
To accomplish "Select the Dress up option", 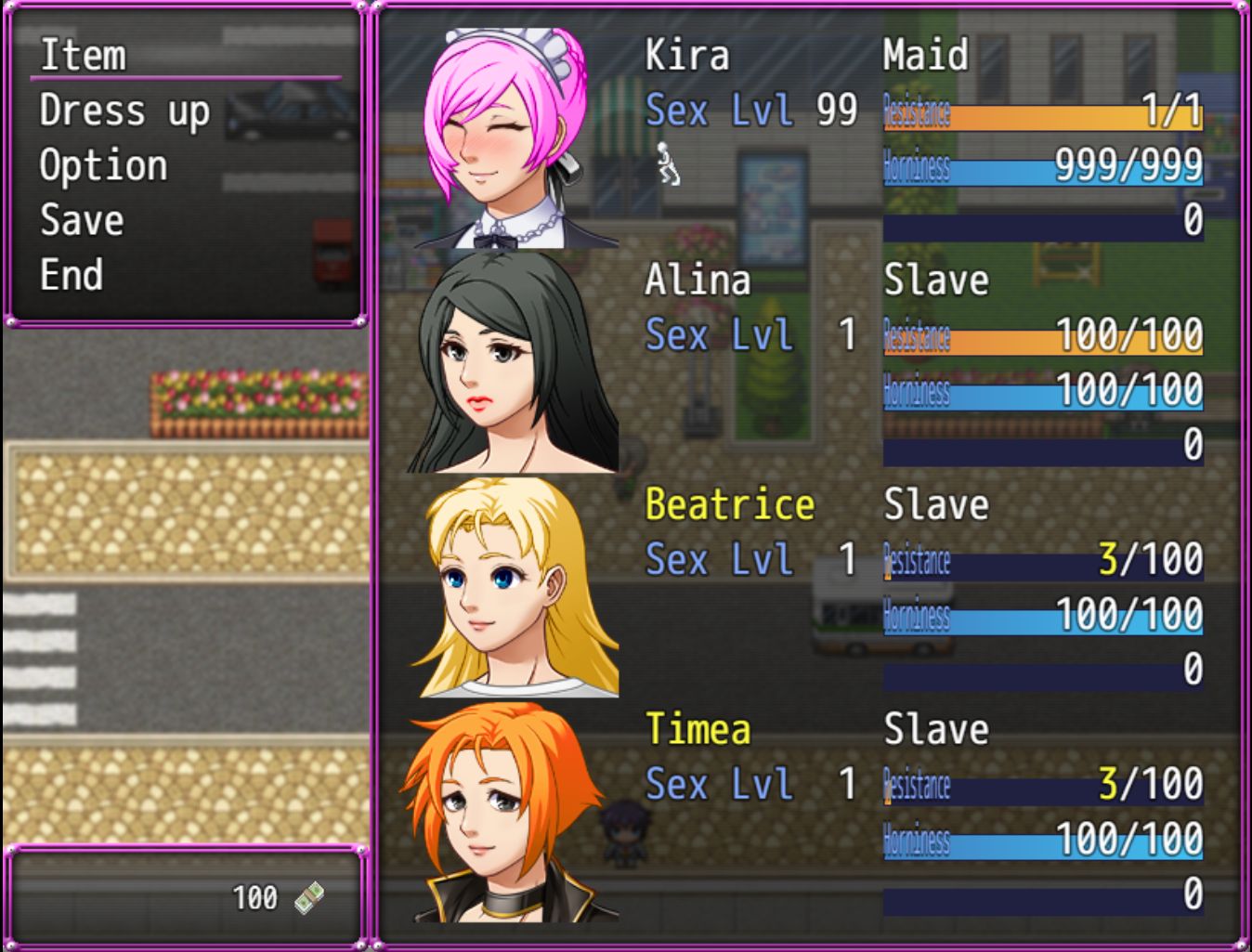I will pos(124,111).
